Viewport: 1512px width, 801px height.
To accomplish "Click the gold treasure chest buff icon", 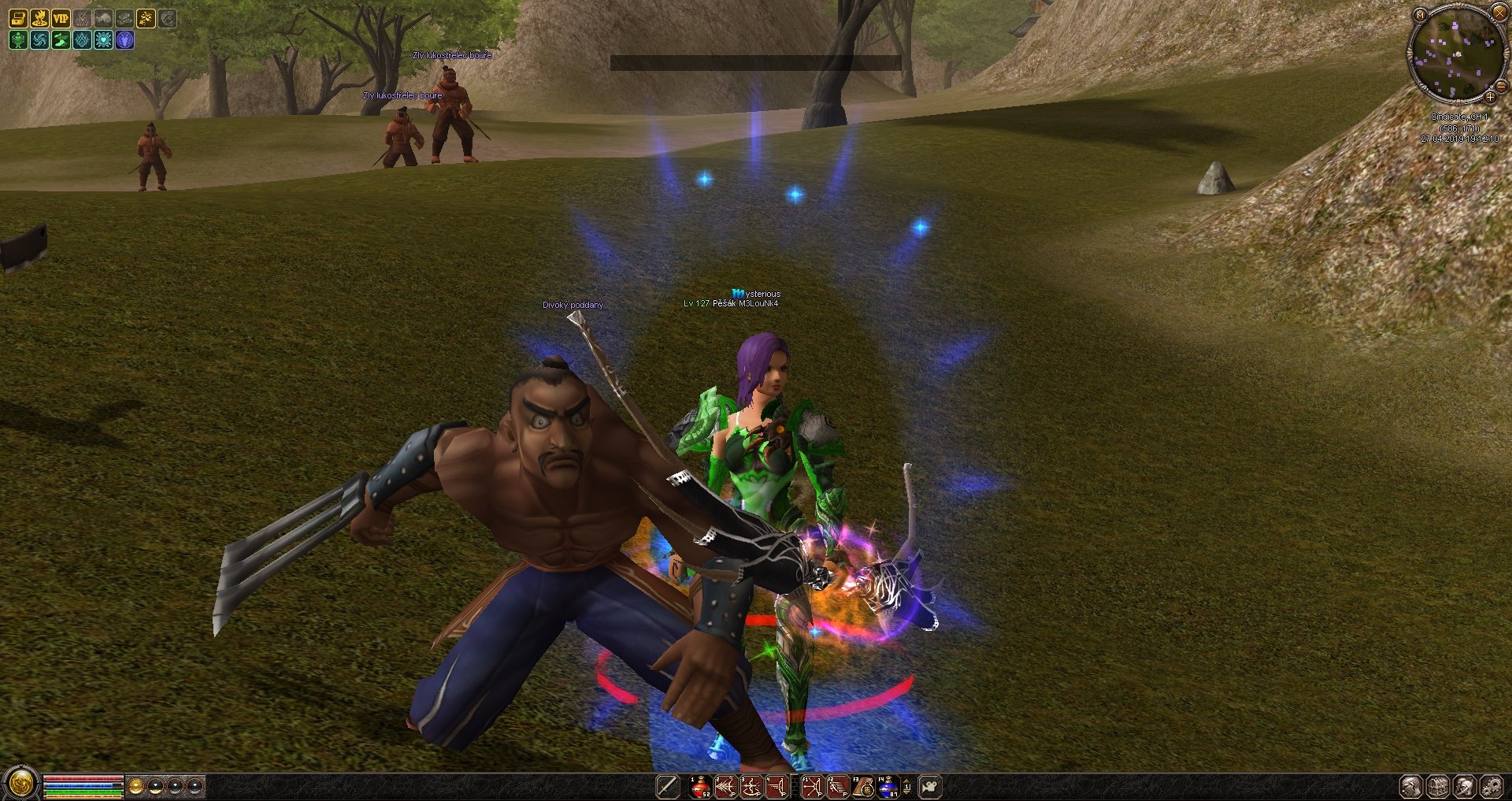I will [18, 18].
